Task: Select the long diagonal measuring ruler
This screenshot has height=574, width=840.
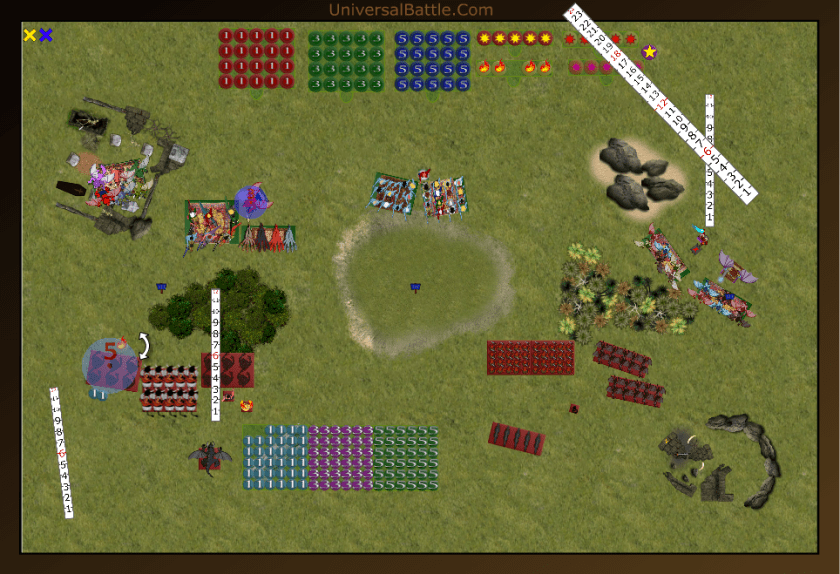Action: point(661,102)
